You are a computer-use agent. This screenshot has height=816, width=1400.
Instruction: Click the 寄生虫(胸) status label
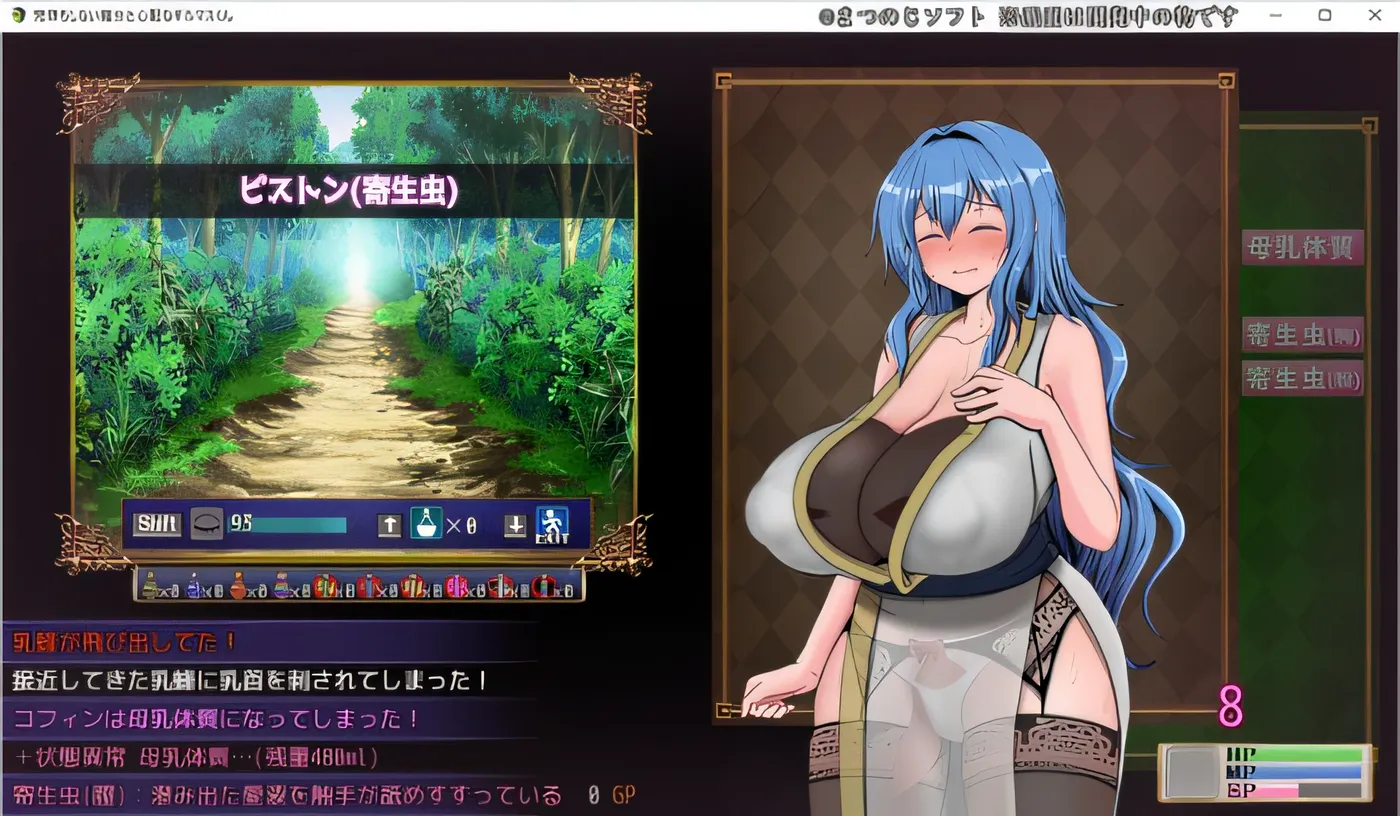tap(1302, 334)
